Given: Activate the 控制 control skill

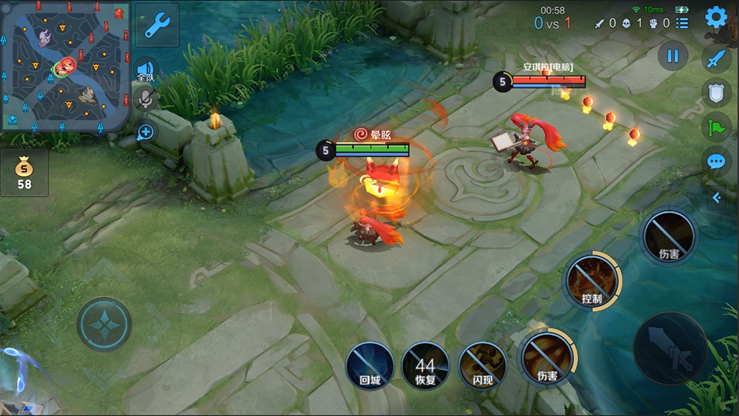Looking at the screenshot, I should pyautogui.click(x=591, y=280).
